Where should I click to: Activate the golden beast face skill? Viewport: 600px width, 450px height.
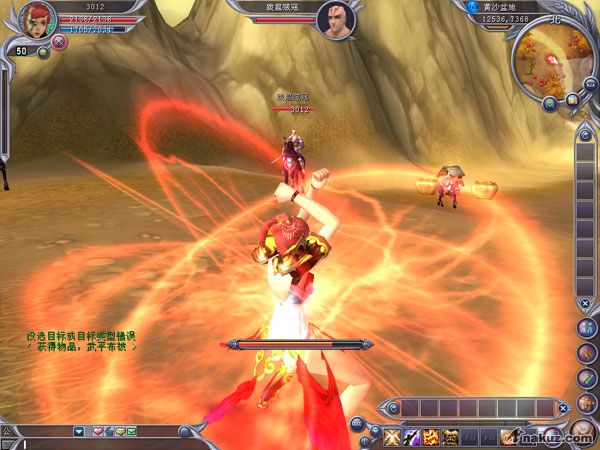tap(451, 436)
